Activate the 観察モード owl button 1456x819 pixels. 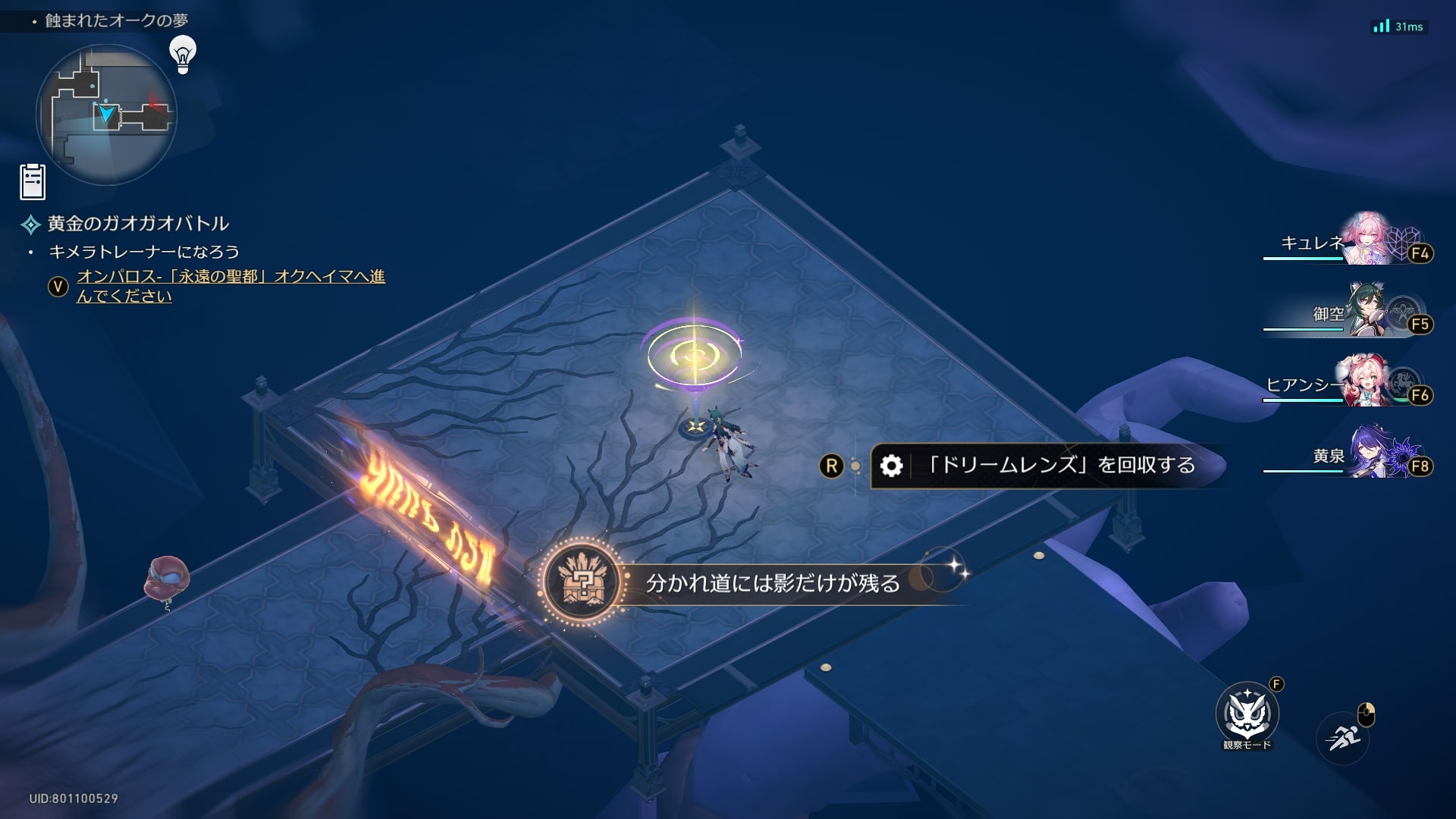tap(1247, 714)
